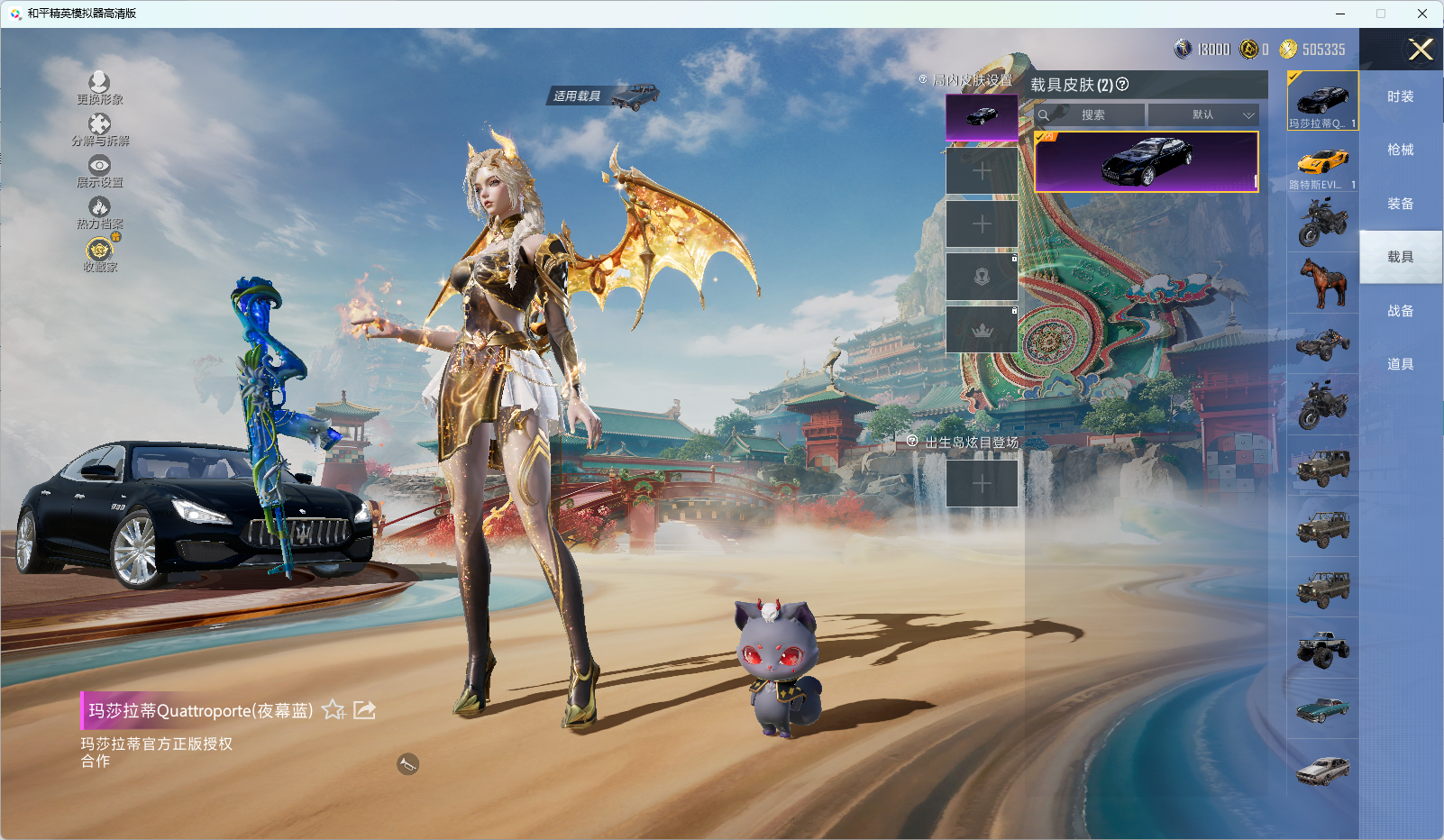The image size is (1444, 840).
Task: Favorite the skin with the star icon
Action: pos(334,710)
